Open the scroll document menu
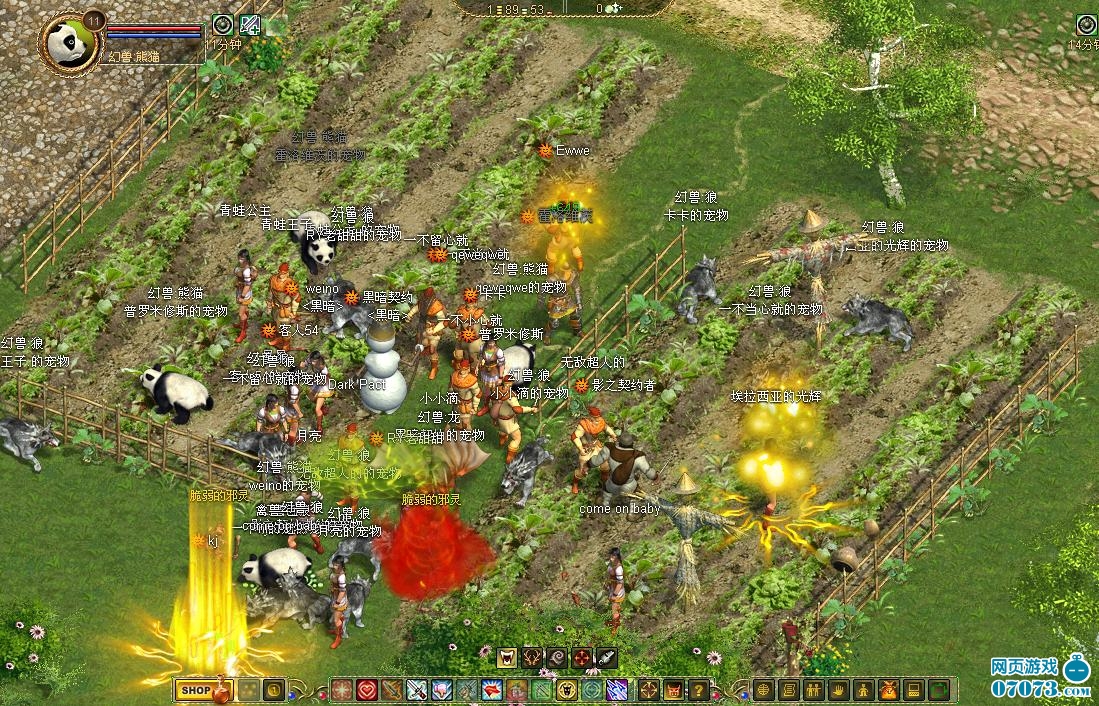The width and height of the screenshot is (1099, 706). pyautogui.click(x=788, y=690)
